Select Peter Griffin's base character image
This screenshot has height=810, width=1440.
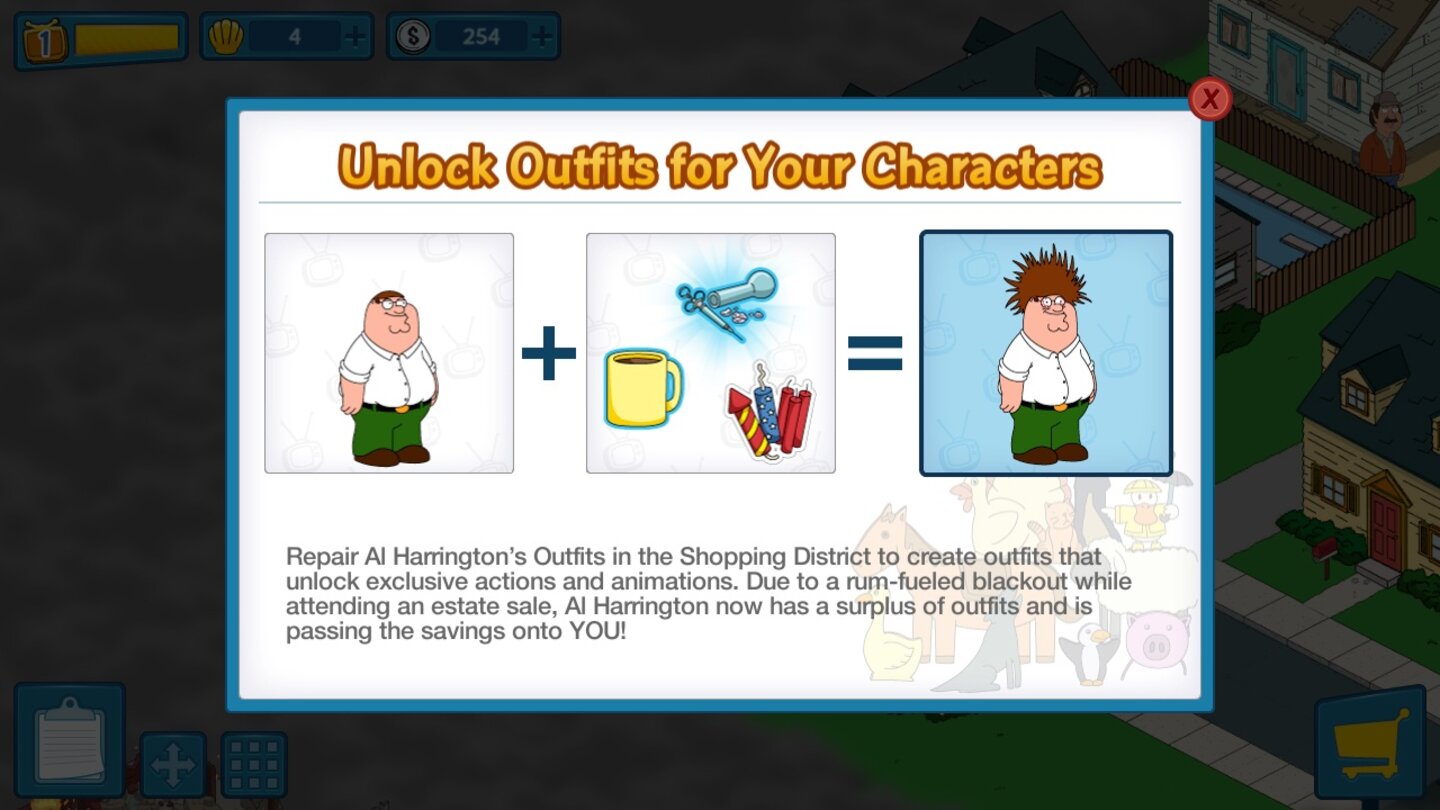[389, 352]
